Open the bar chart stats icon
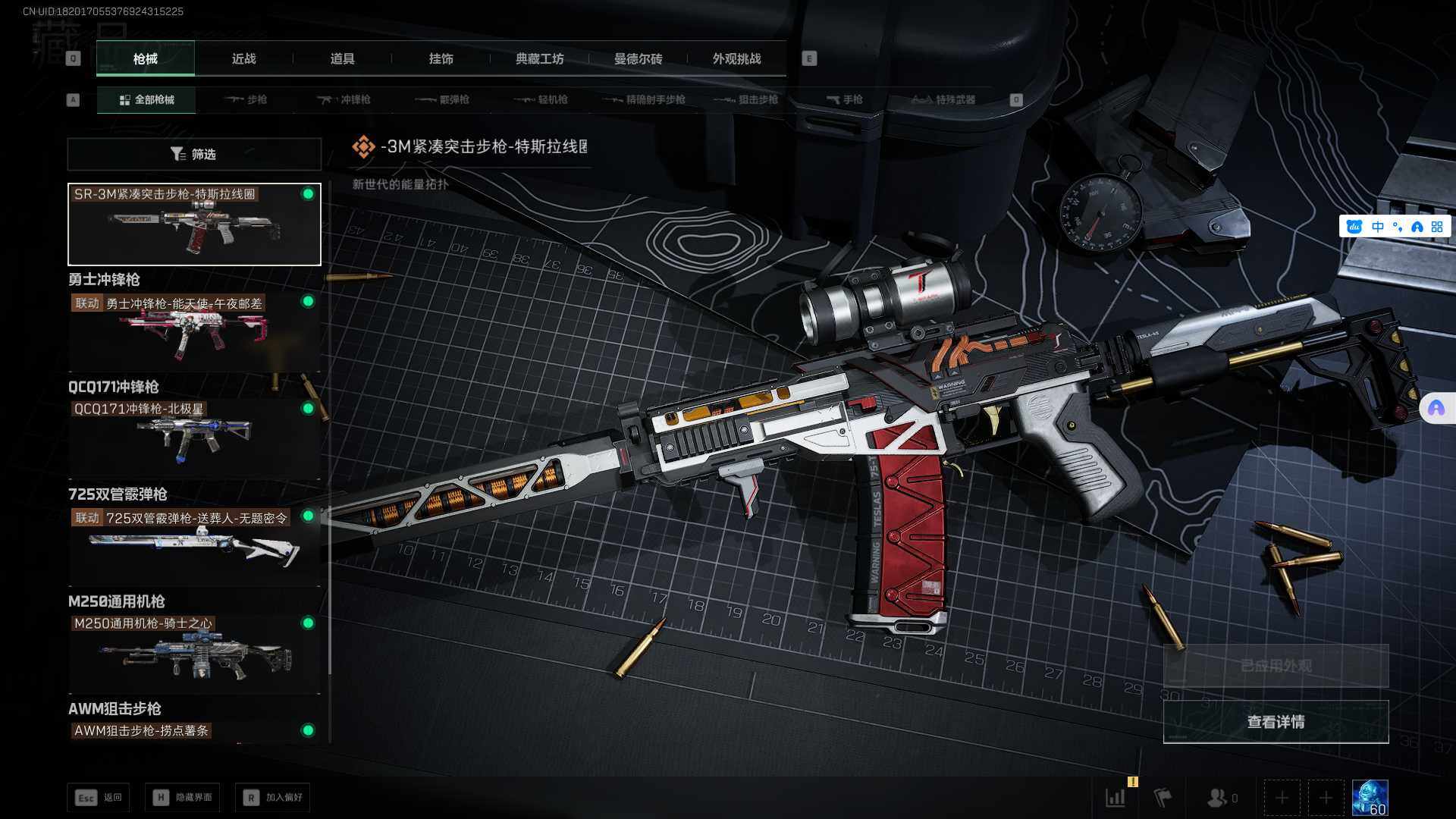1456x819 pixels. click(1116, 798)
